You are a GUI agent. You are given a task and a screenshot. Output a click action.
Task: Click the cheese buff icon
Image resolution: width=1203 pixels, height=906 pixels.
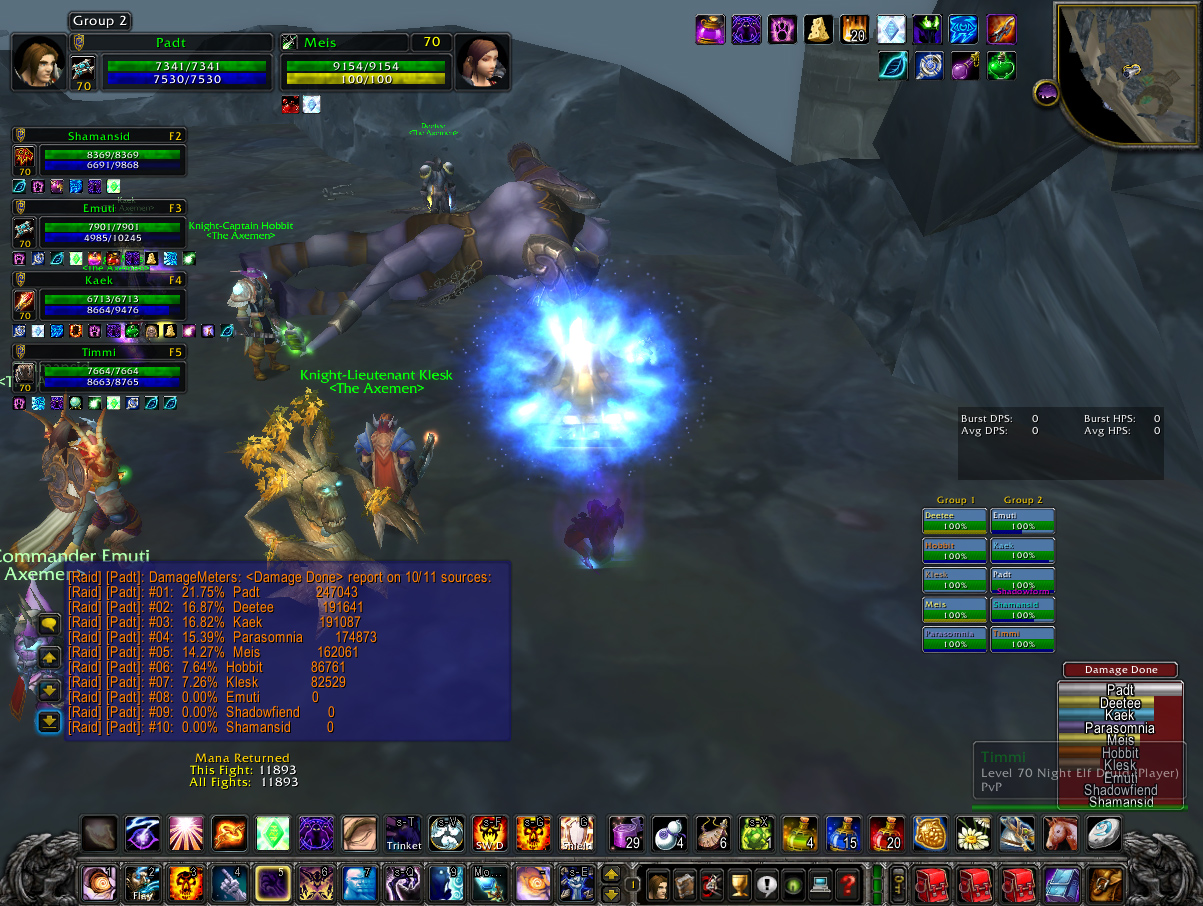point(819,29)
